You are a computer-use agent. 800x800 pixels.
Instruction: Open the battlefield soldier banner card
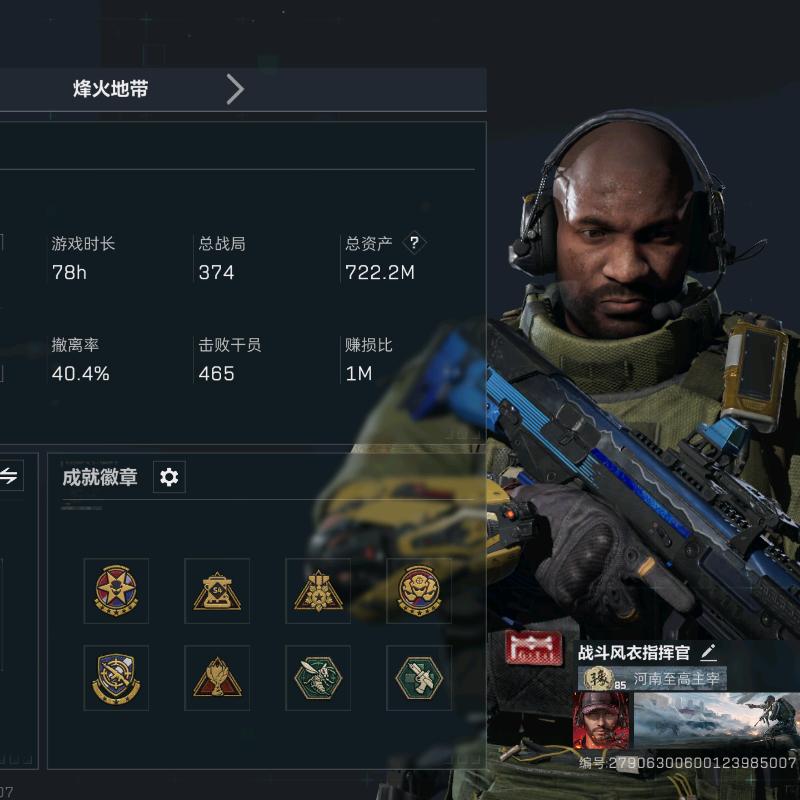[x=716, y=720]
